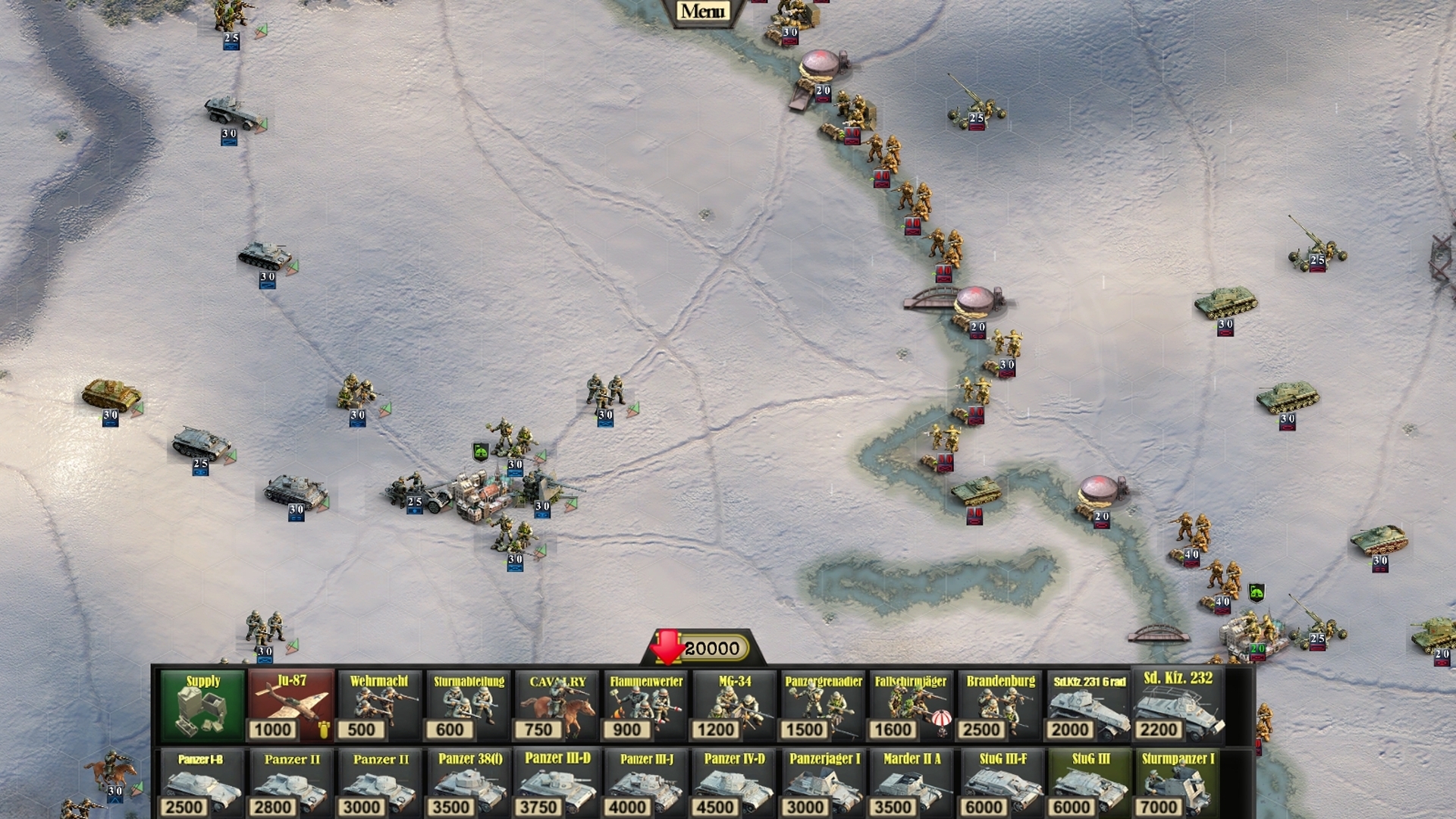The height and width of the screenshot is (819, 1456).
Task: Buy the Ju-87 dive bomber
Action: (x=292, y=706)
